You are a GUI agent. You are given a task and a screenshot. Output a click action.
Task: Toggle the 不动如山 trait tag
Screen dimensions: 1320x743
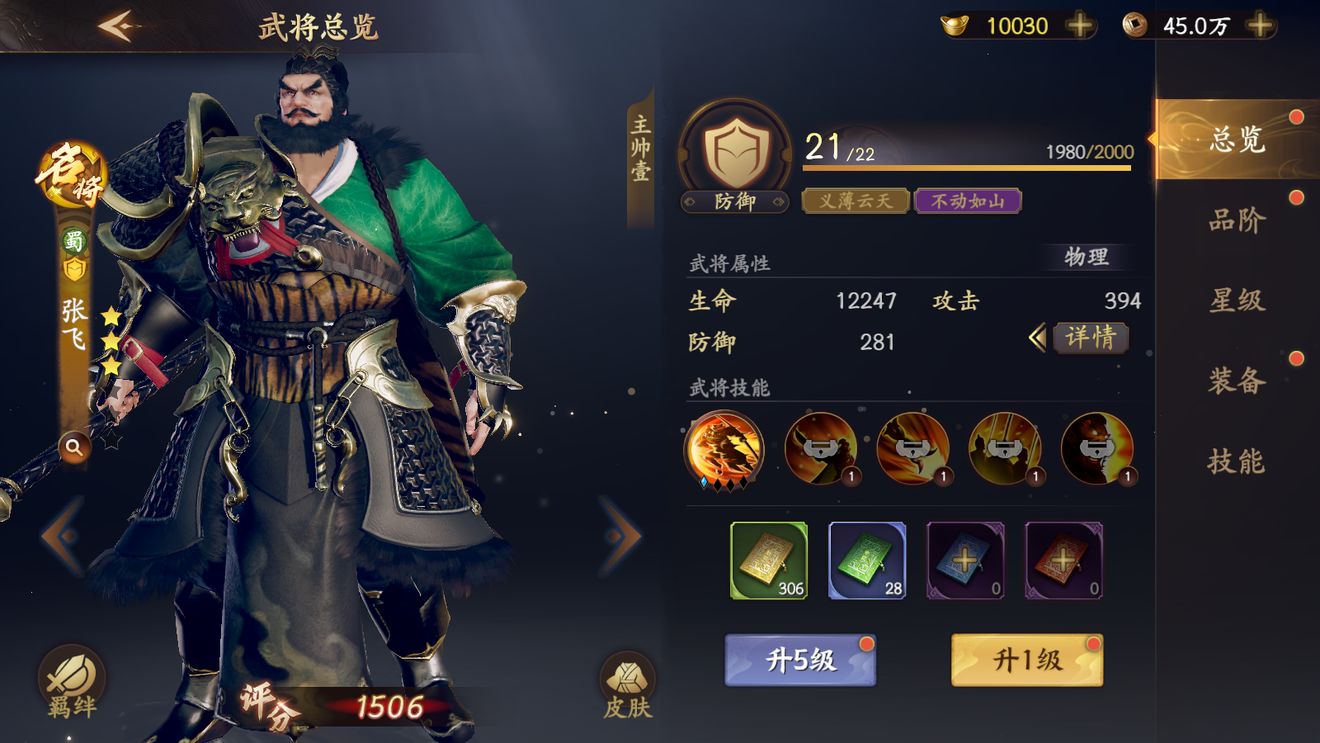(969, 201)
